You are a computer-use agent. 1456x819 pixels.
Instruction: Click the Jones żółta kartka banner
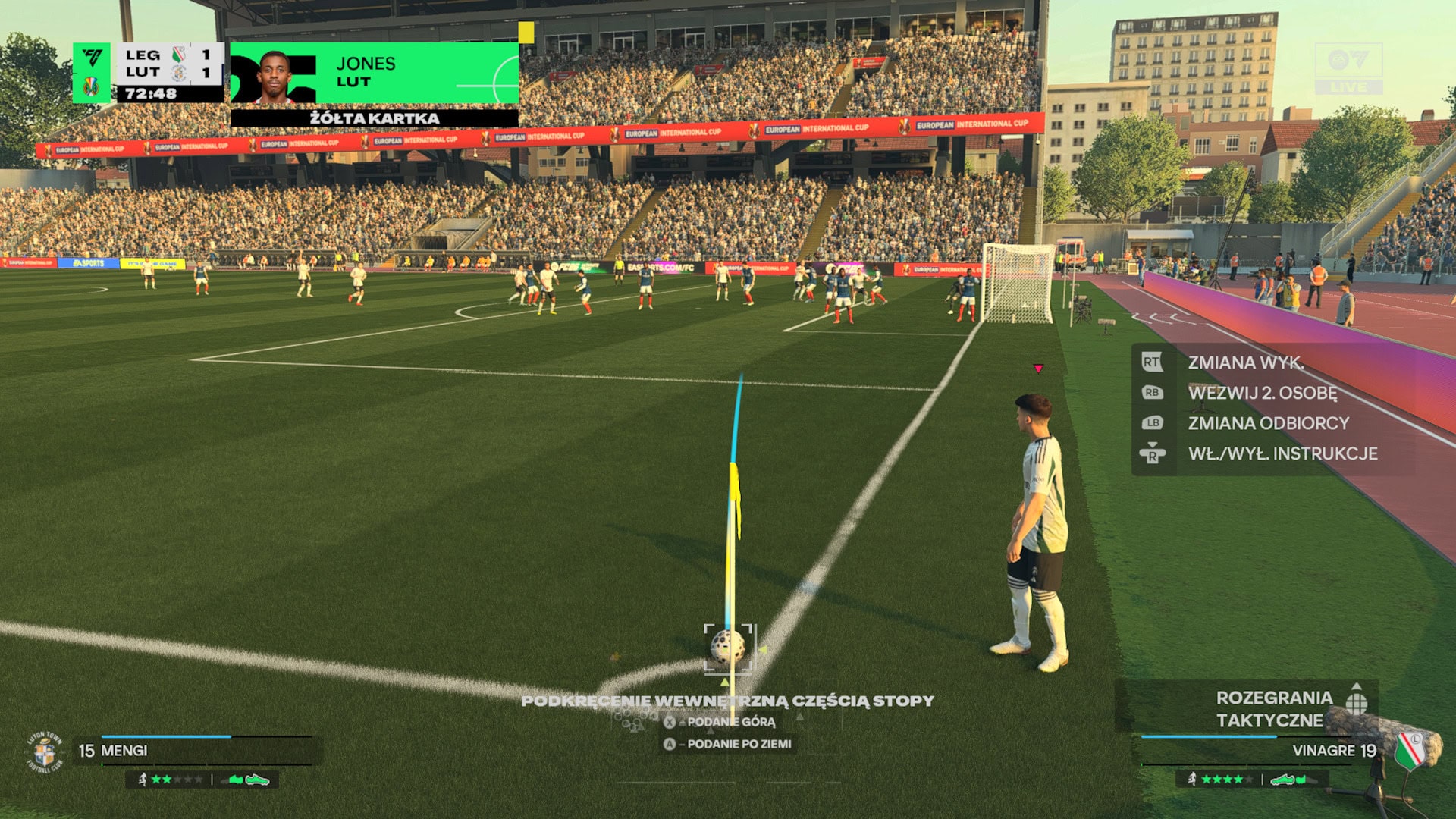(375, 83)
